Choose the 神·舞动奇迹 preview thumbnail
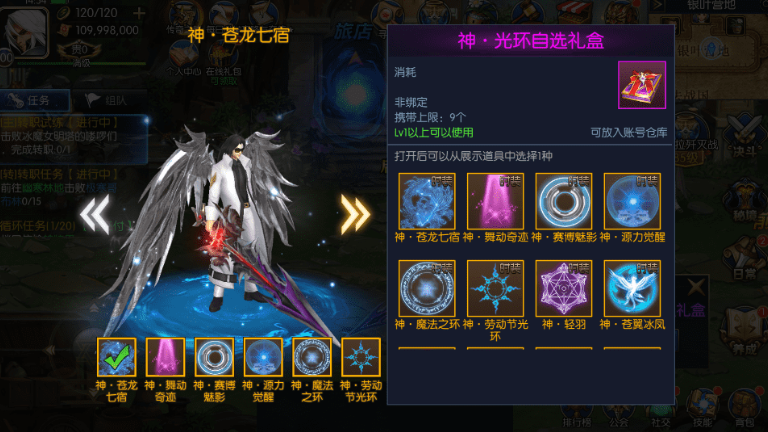Screen dimensions: 768x432 pyautogui.click(x=166, y=358)
